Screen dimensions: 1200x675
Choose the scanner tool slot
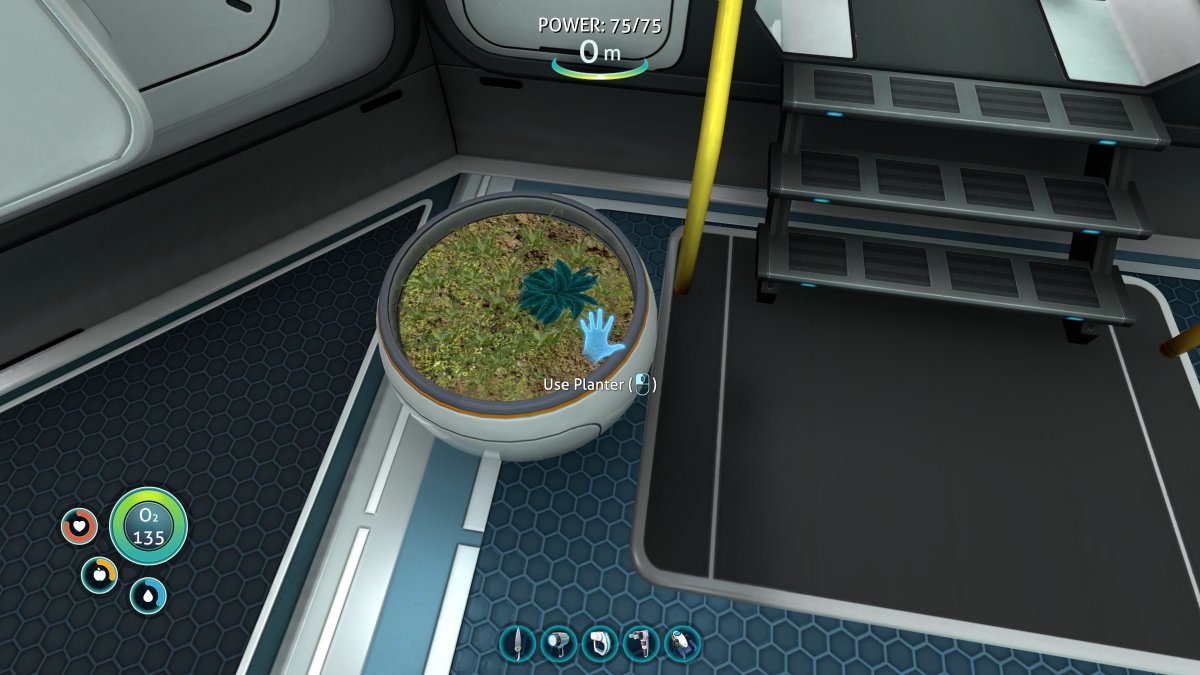599,643
